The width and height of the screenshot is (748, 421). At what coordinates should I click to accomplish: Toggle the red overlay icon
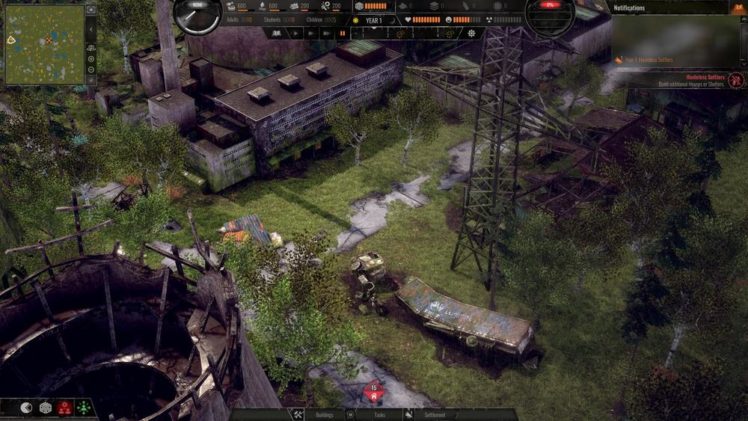click(63, 408)
